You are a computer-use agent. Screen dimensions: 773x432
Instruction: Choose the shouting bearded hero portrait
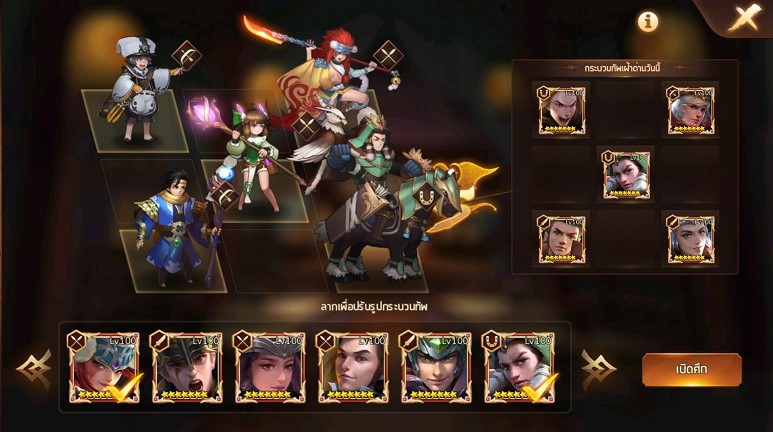coord(187,367)
